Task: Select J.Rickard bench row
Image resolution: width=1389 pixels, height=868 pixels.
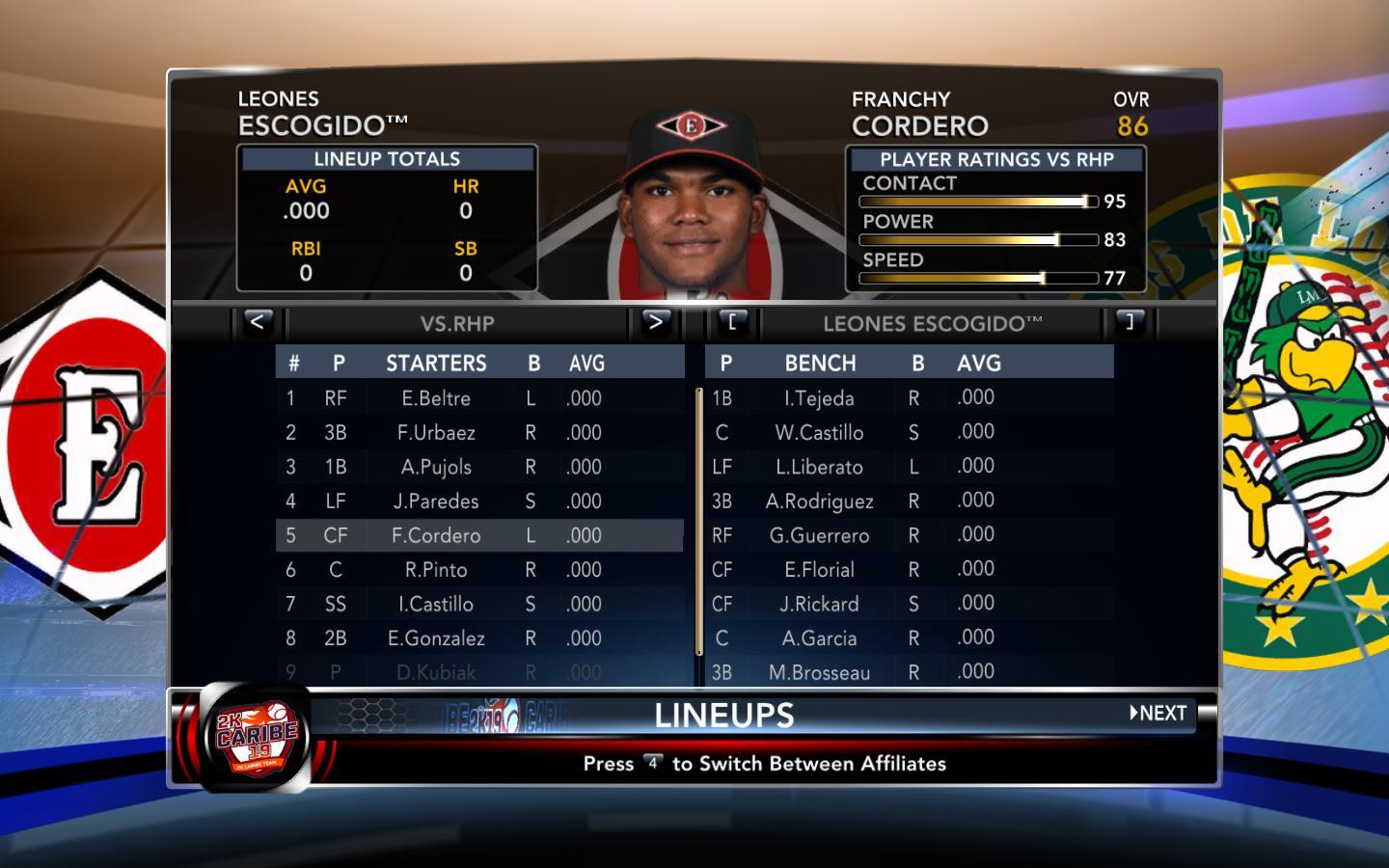Action: pos(819,604)
